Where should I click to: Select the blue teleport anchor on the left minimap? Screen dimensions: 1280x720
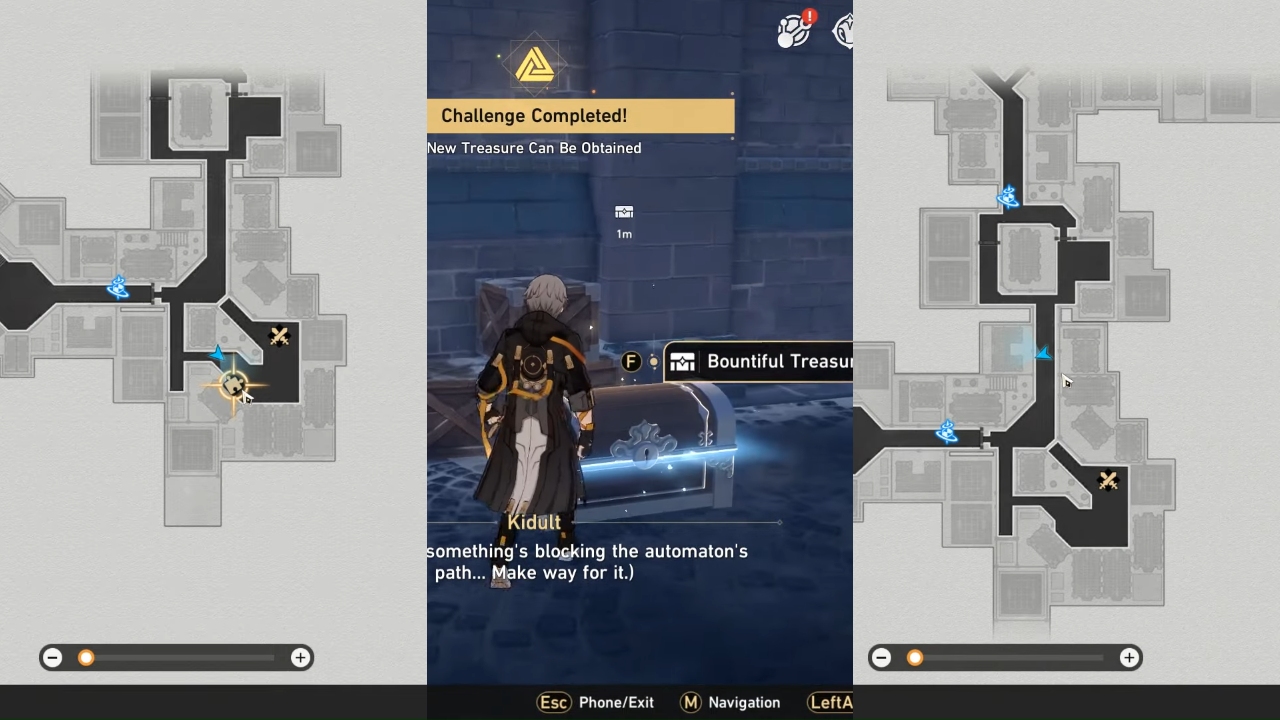click(x=118, y=288)
